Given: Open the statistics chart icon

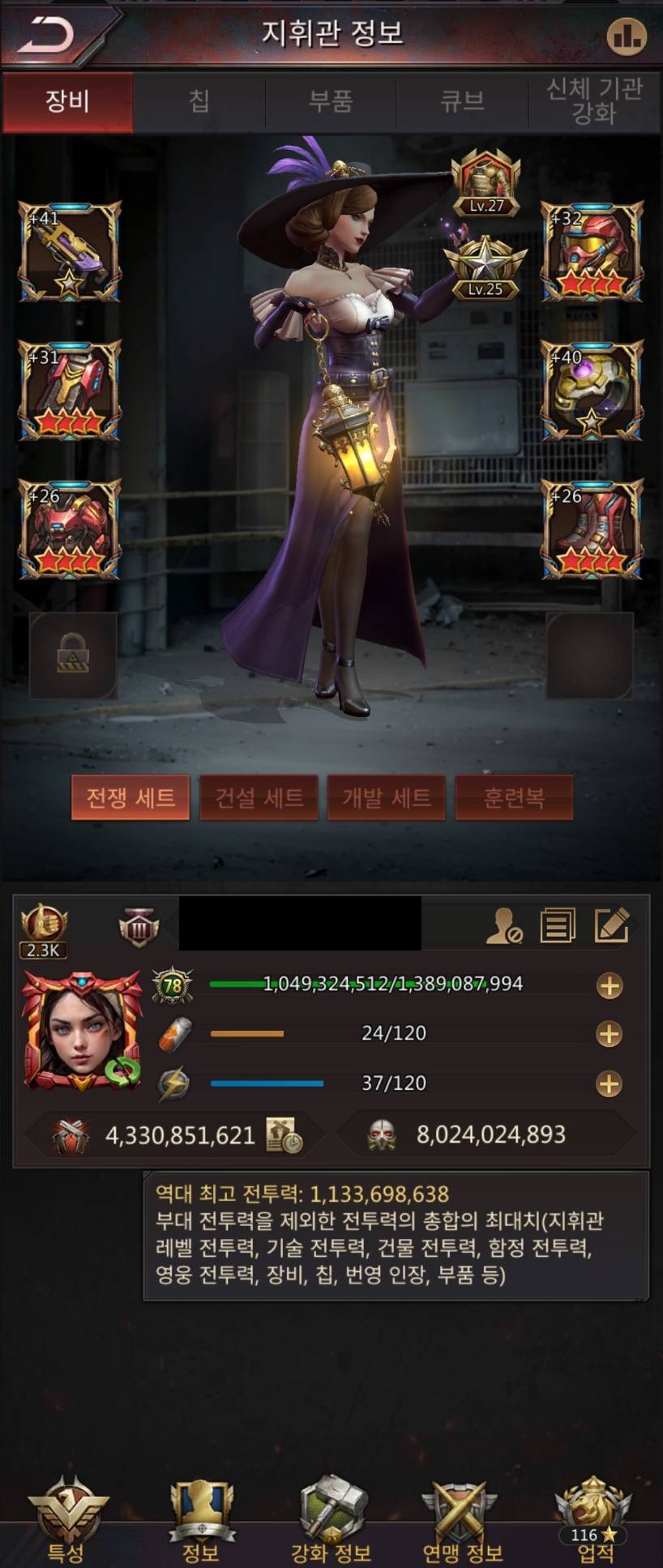Looking at the screenshot, I should [x=626, y=36].
